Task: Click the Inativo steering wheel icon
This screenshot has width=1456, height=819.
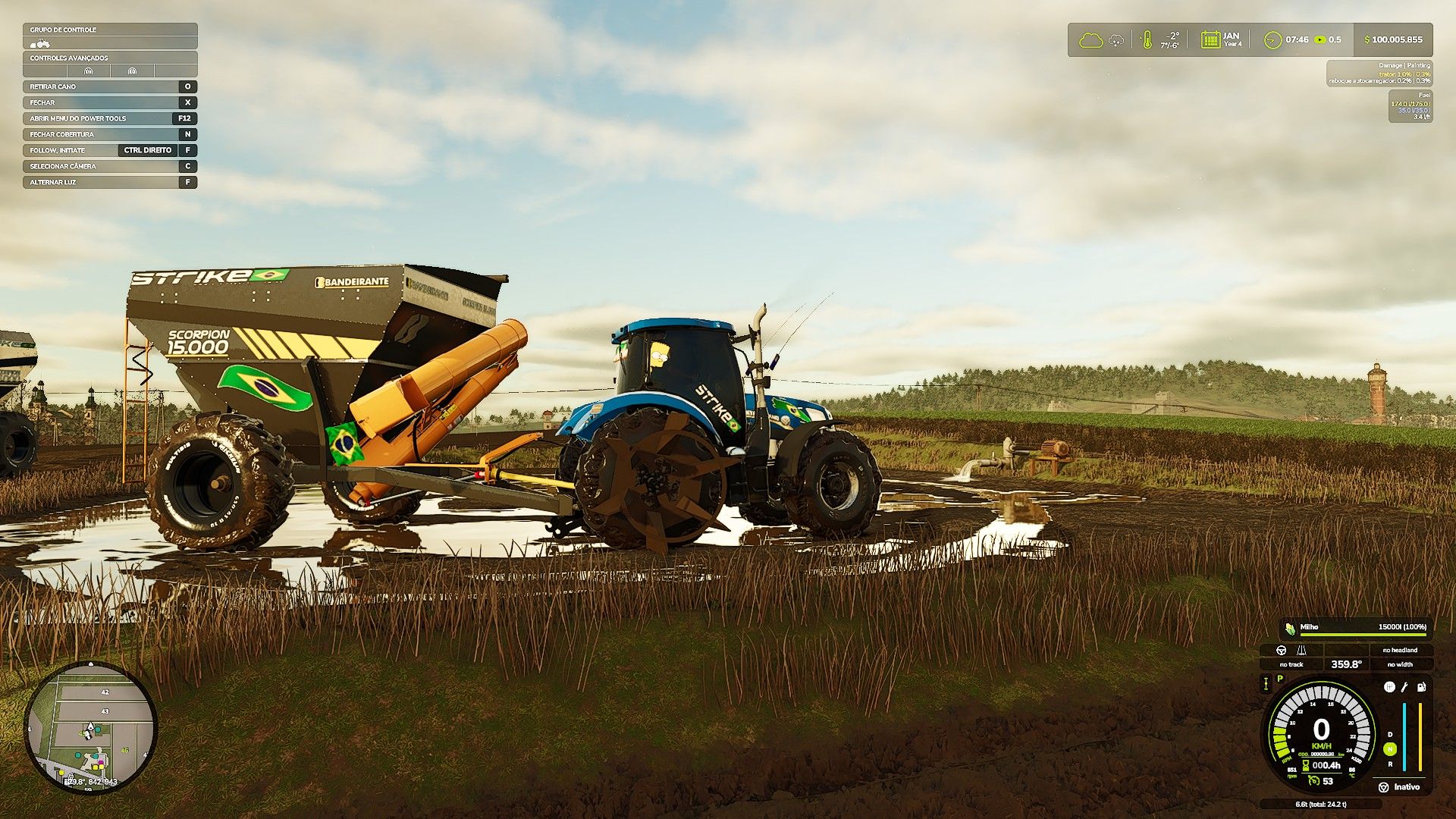Action: tap(1384, 787)
